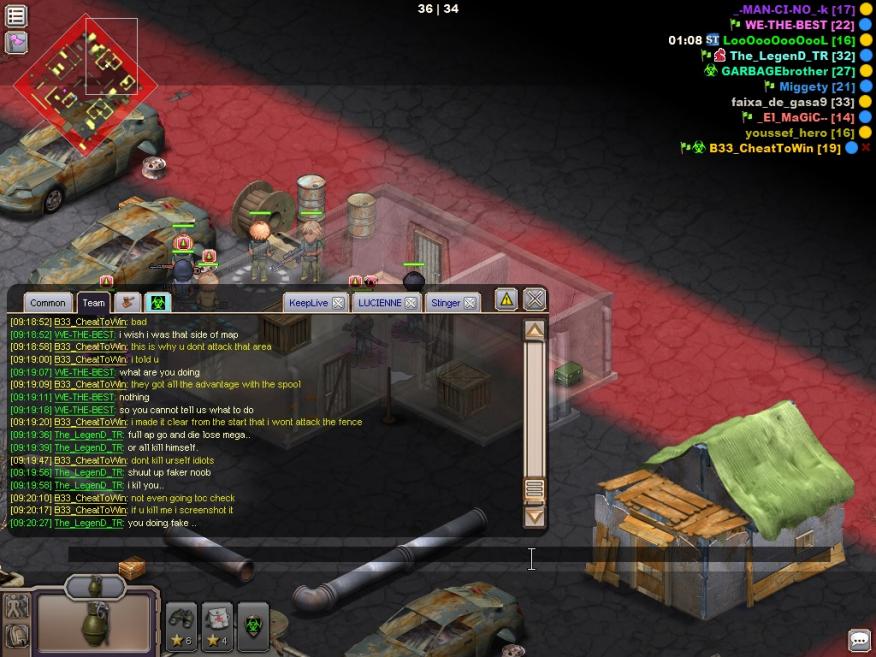Viewport: 876px width, 657px height.
Task: Click the chat scroll down arrow
Action: [x=535, y=516]
